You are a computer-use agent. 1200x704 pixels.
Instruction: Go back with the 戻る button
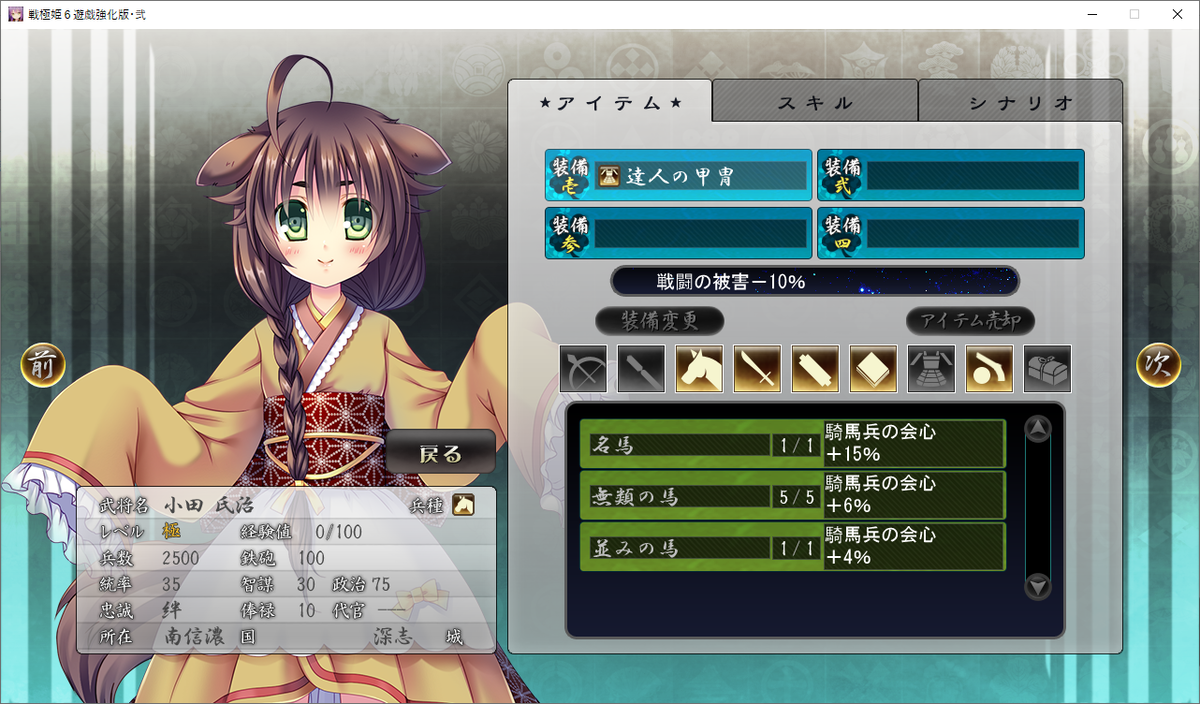point(441,453)
